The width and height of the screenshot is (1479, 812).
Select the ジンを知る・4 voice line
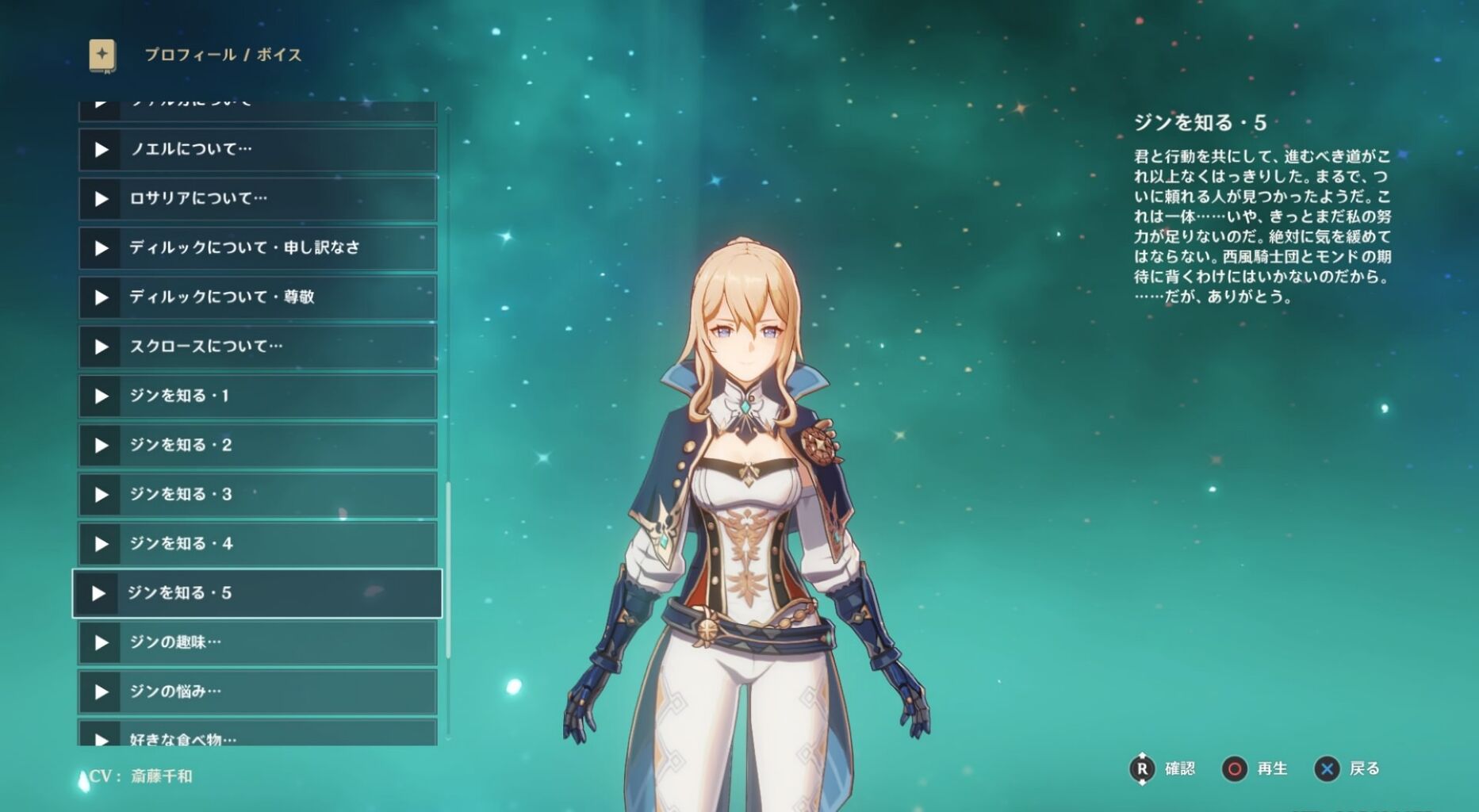coord(258,543)
